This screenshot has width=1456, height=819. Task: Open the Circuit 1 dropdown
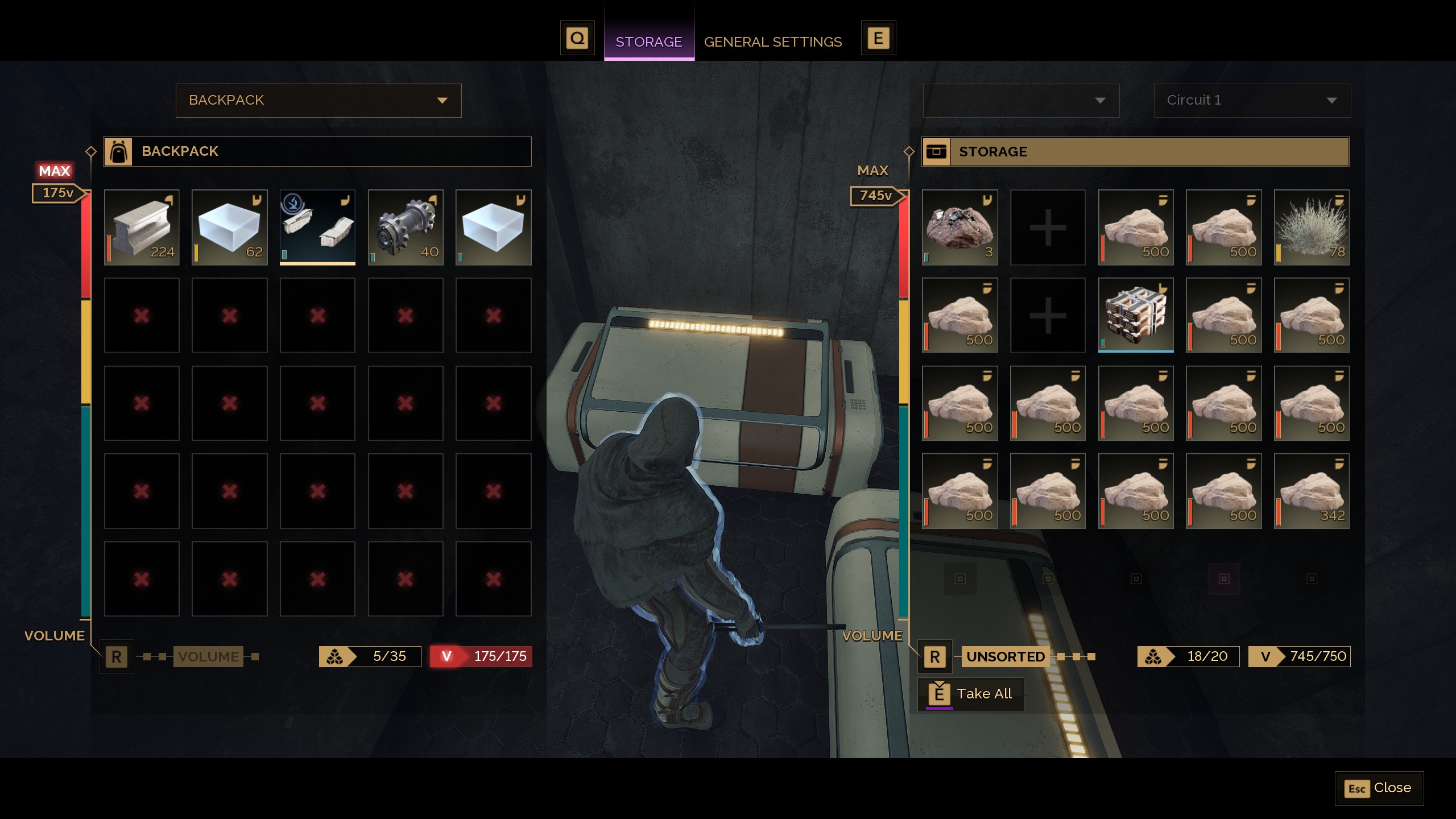(1252, 101)
